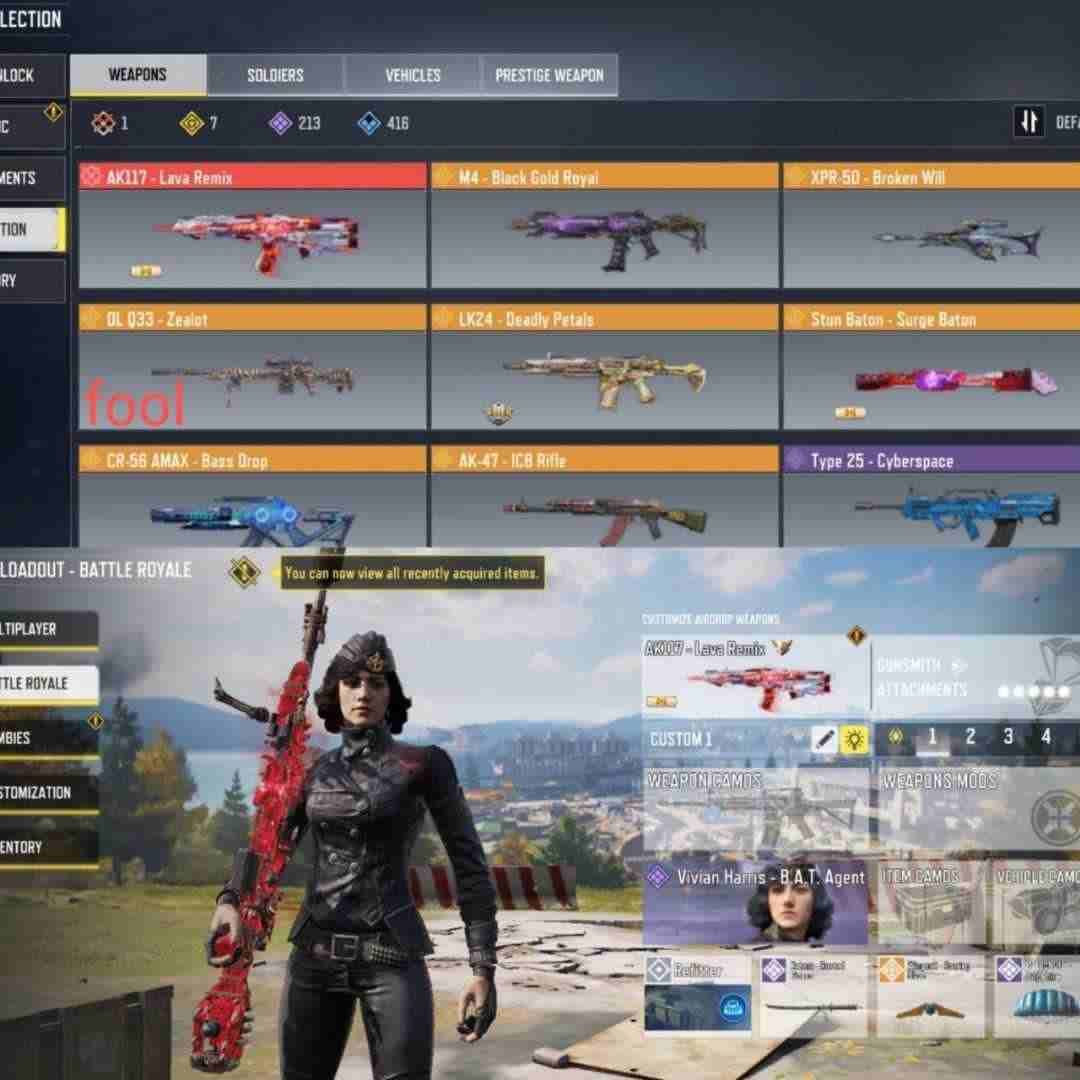The height and width of the screenshot is (1080, 1080).
Task: Edit the Custom 1 loadout name
Action: [824, 739]
